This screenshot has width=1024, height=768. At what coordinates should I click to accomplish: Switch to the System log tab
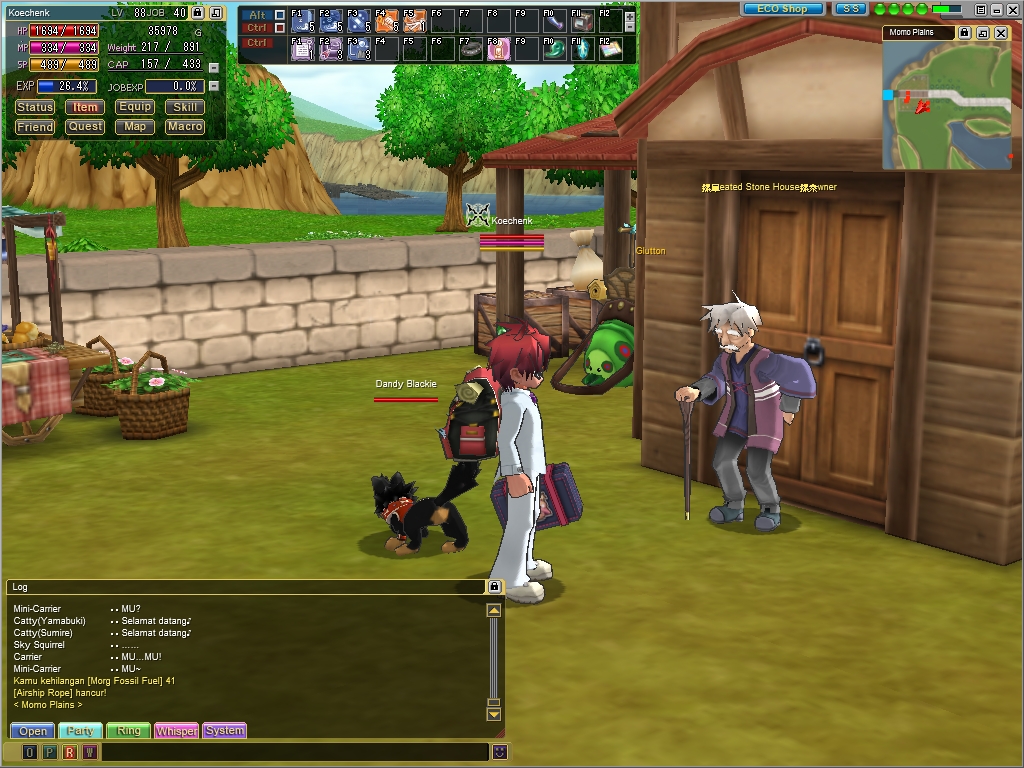[x=224, y=731]
